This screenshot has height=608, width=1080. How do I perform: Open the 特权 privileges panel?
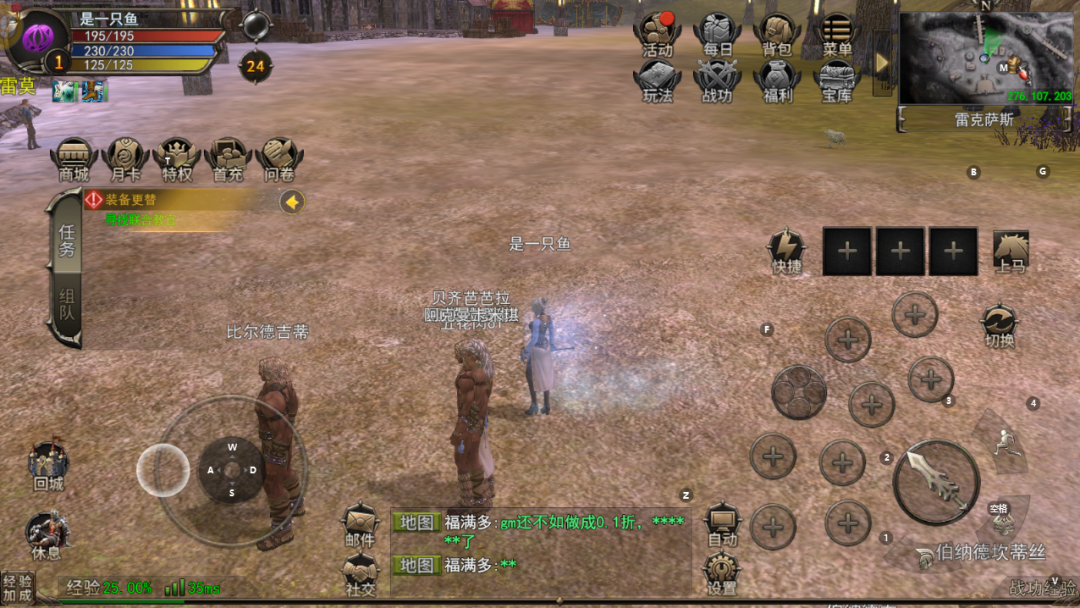pyautogui.click(x=177, y=160)
